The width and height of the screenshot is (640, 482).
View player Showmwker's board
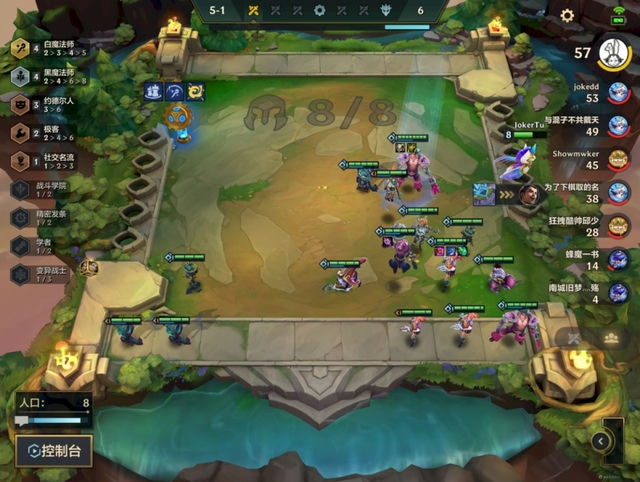click(x=618, y=158)
